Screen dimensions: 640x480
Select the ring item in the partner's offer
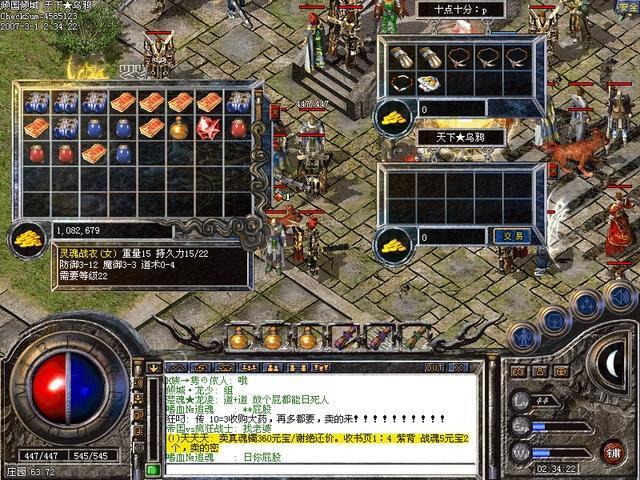pyautogui.click(x=402, y=83)
